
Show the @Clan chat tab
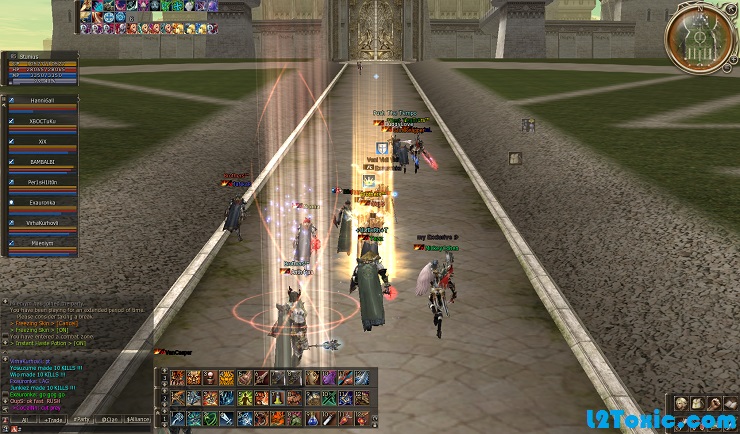(107, 420)
